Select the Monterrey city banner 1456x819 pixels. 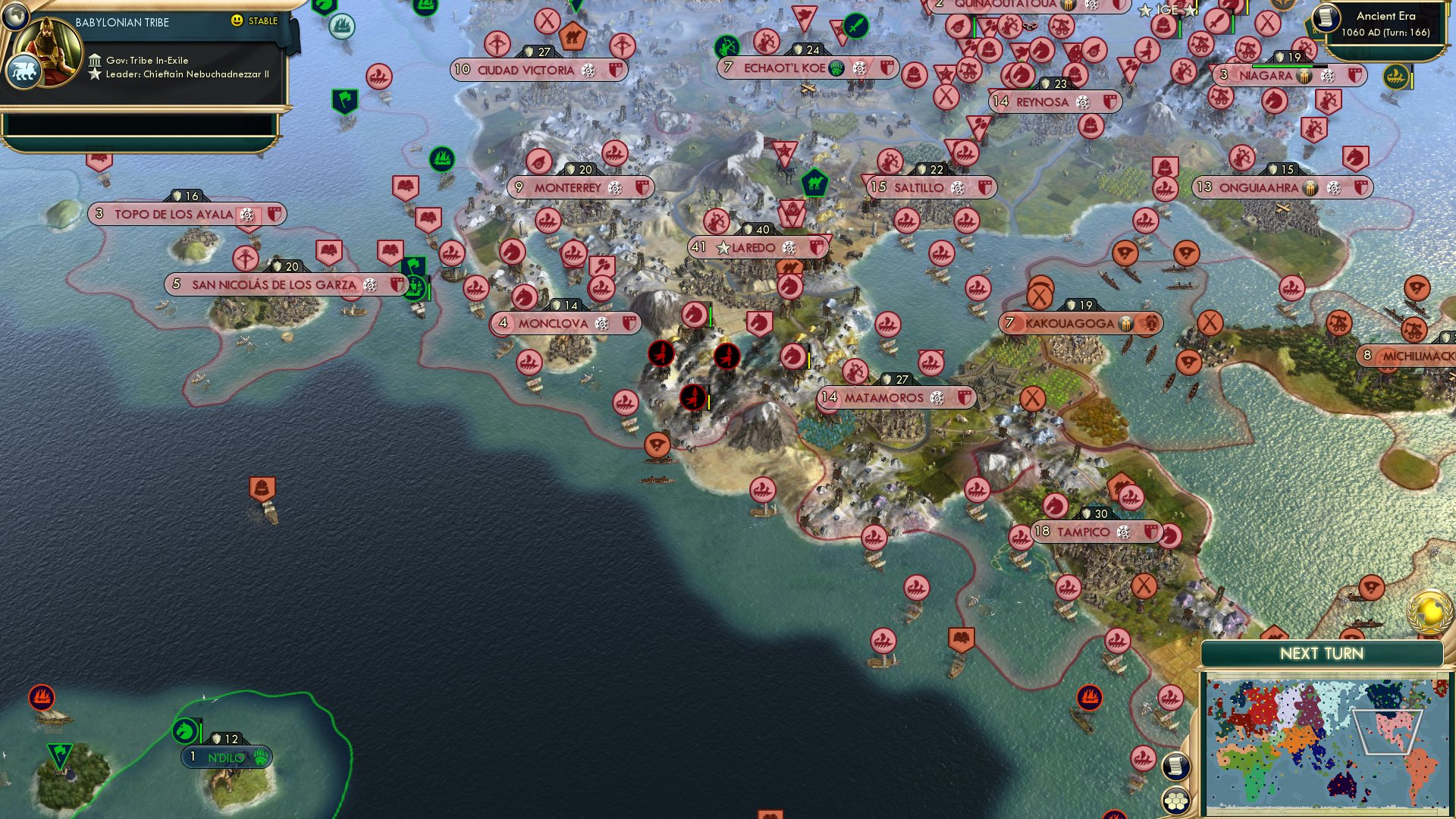(x=580, y=187)
